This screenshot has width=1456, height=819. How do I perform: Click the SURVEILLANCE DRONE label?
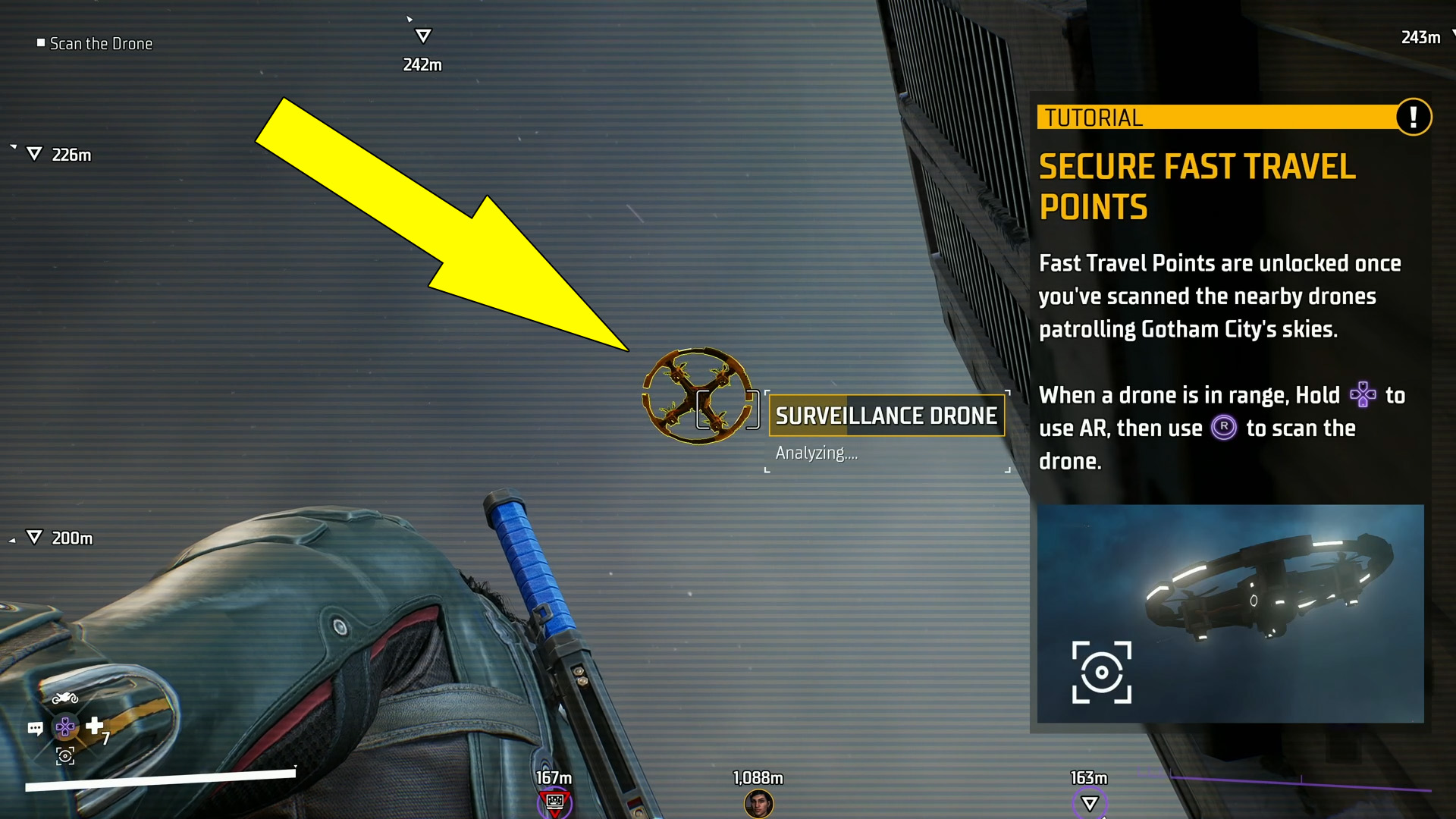[886, 416]
